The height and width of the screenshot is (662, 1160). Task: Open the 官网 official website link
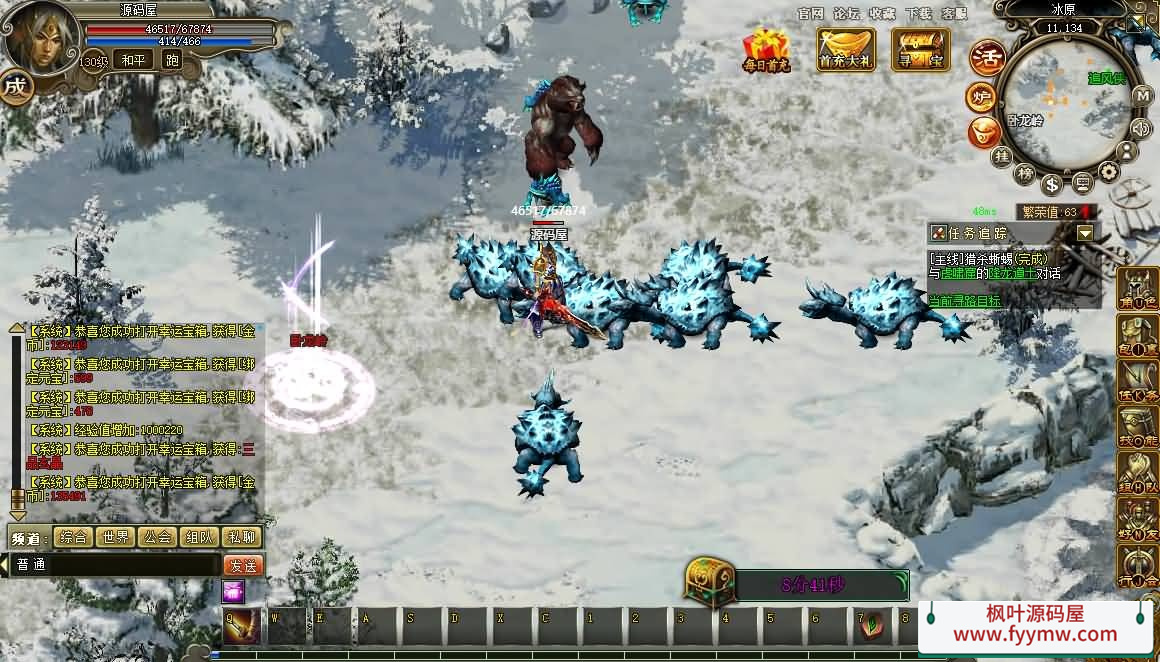[811, 14]
